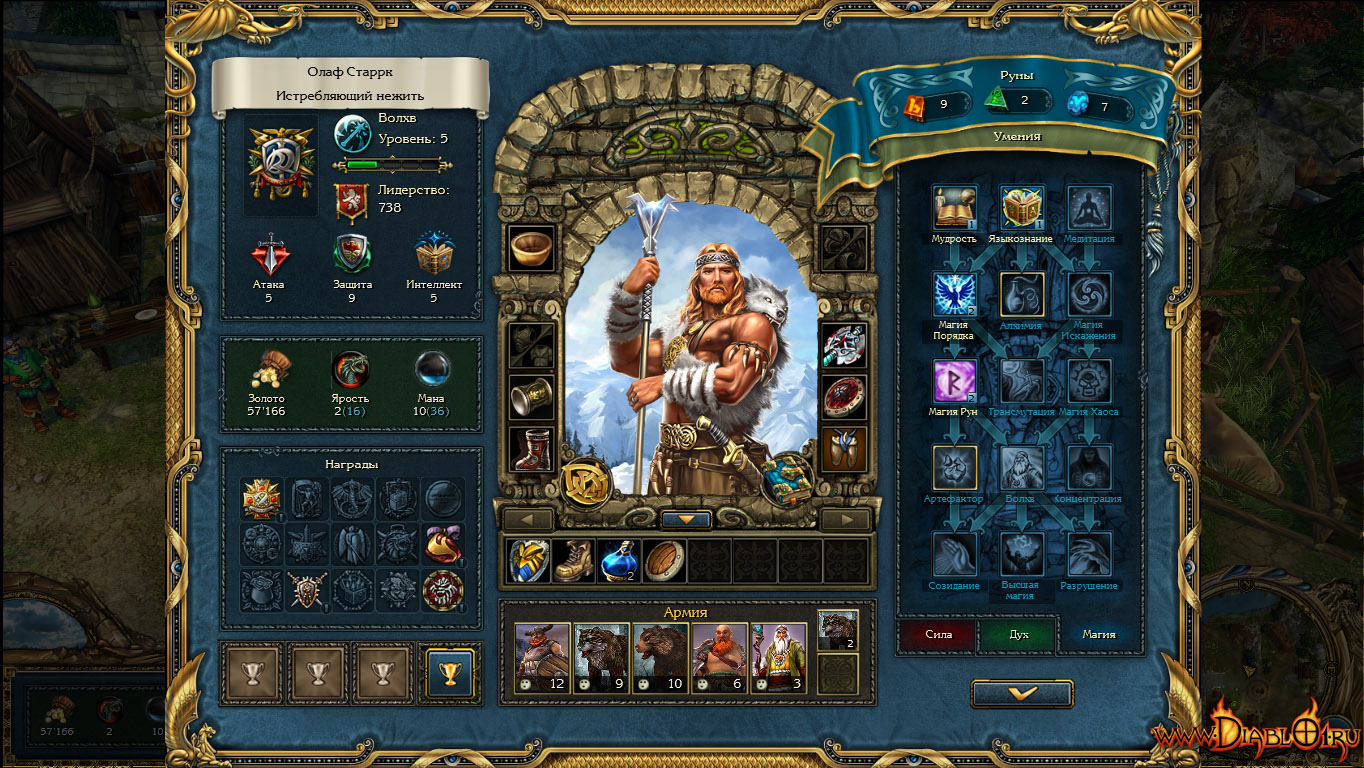The height and width of the screenshot is (768, 1364).
Task: Open the gold trophy awards page
Action: (x=450, y=672)
